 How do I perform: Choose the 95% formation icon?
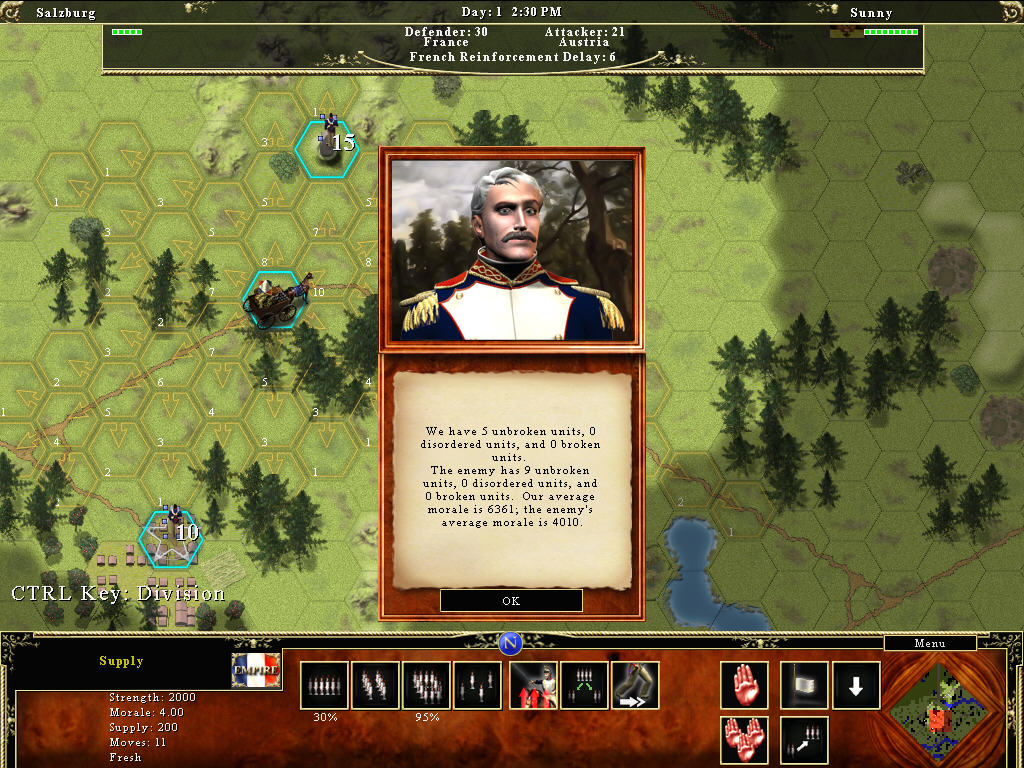pos(427,686)
